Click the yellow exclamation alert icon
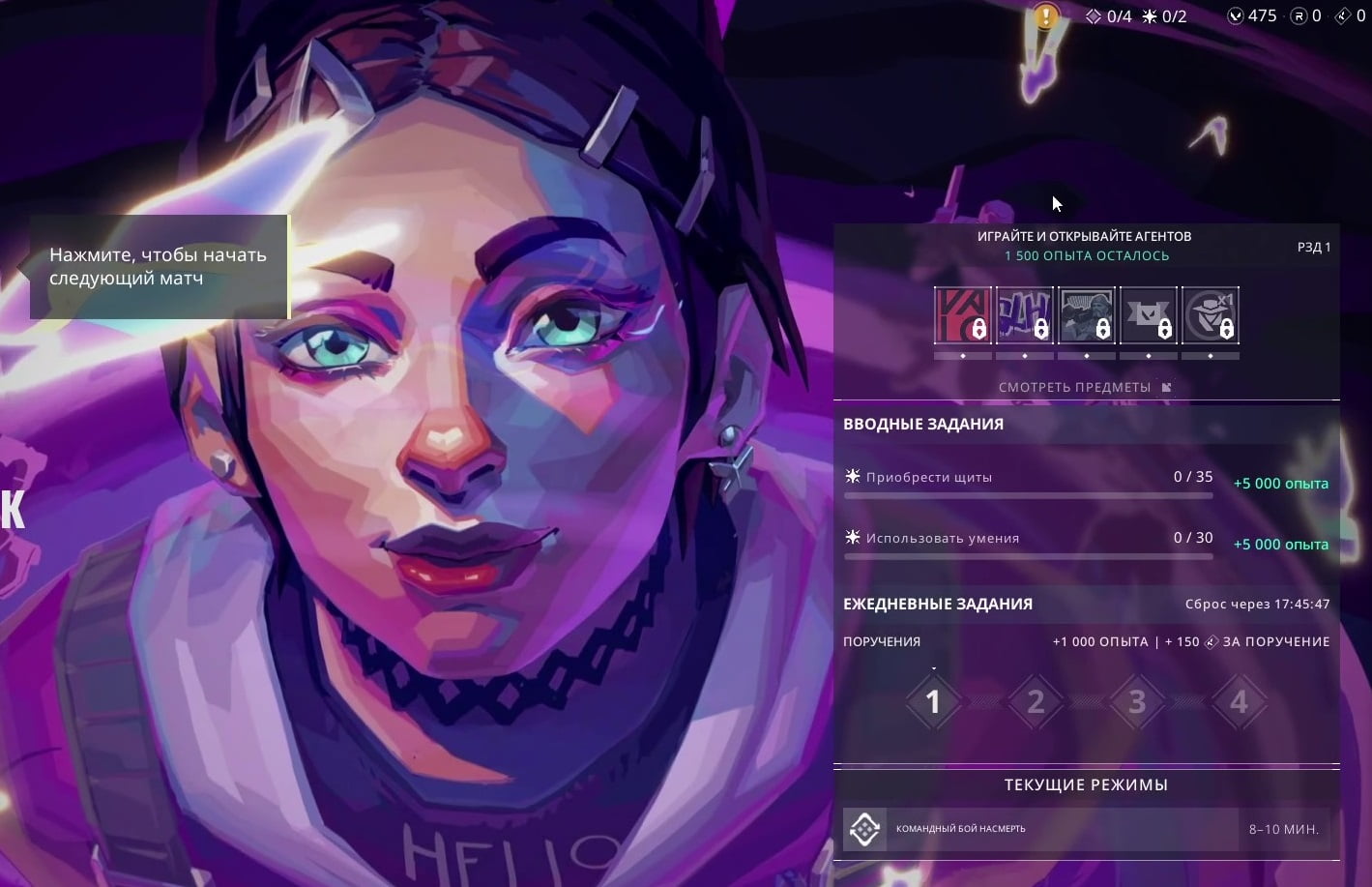This screenshot has height=887, width=1372. (1045, 16)
